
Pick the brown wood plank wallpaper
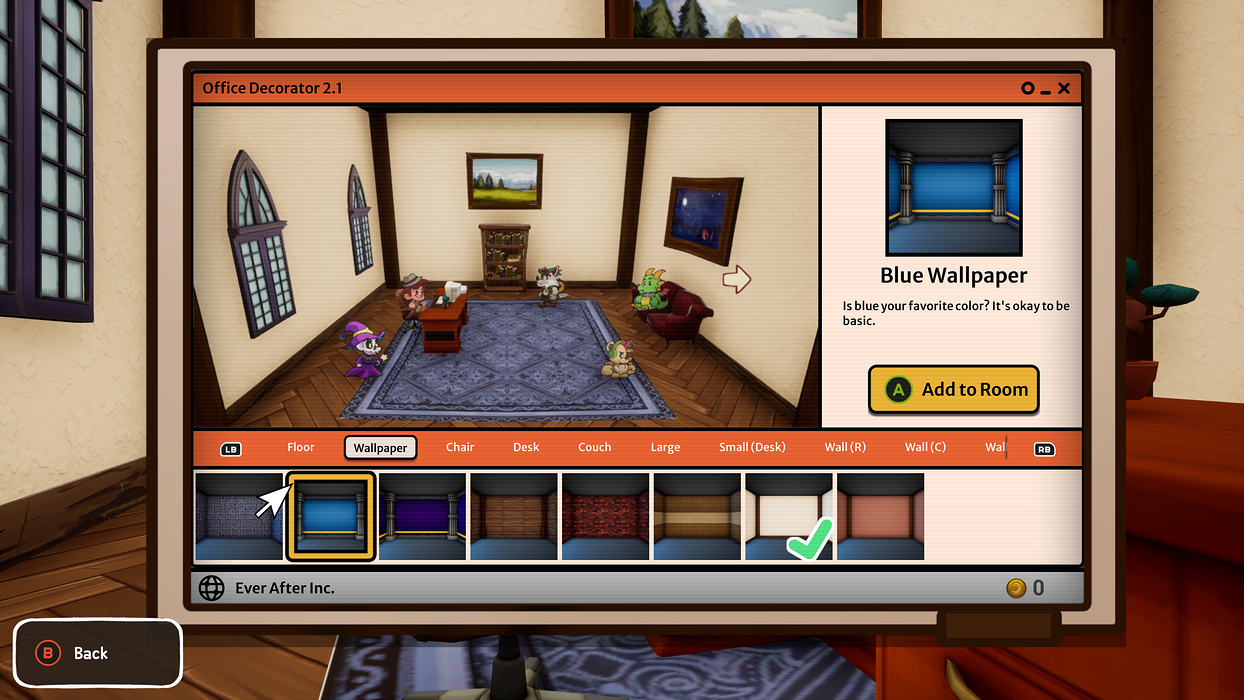pos(514,517)
